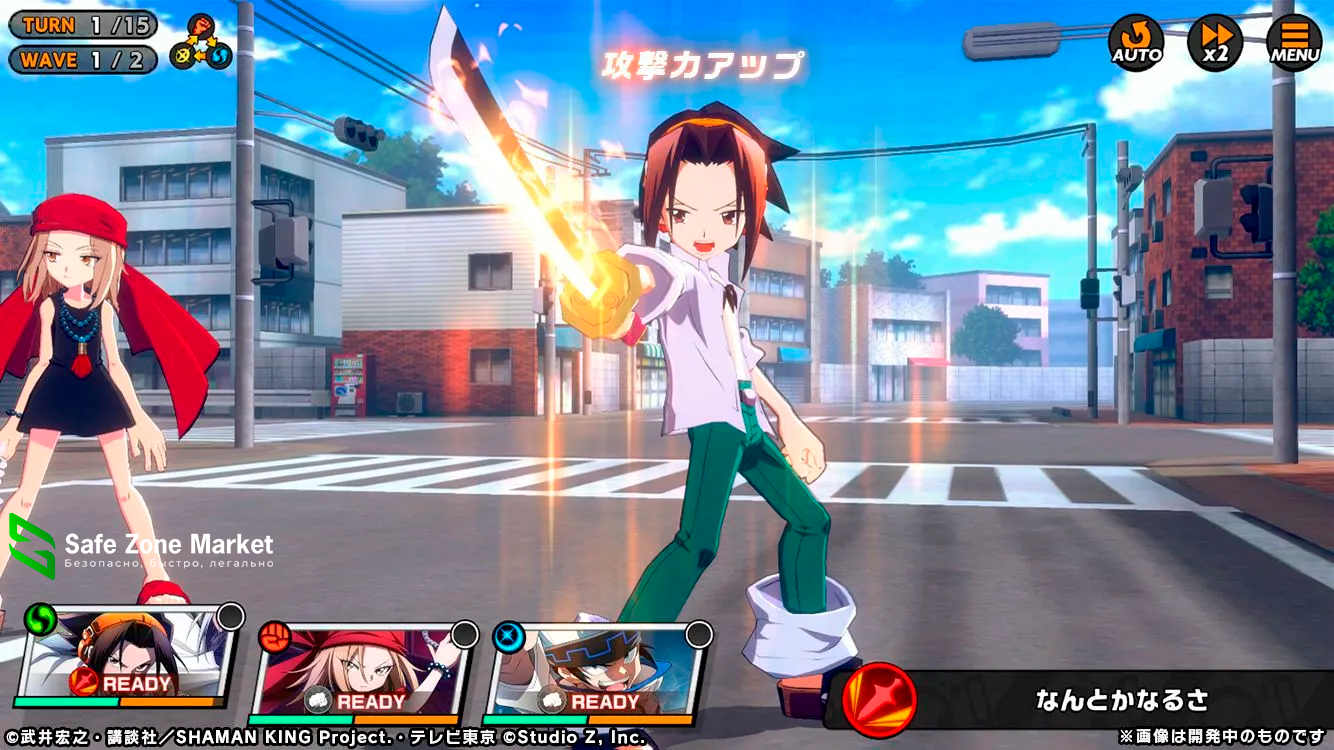
Task: Tap the red skill icon beside なんとかなるさ
Action: pos(879,699)
